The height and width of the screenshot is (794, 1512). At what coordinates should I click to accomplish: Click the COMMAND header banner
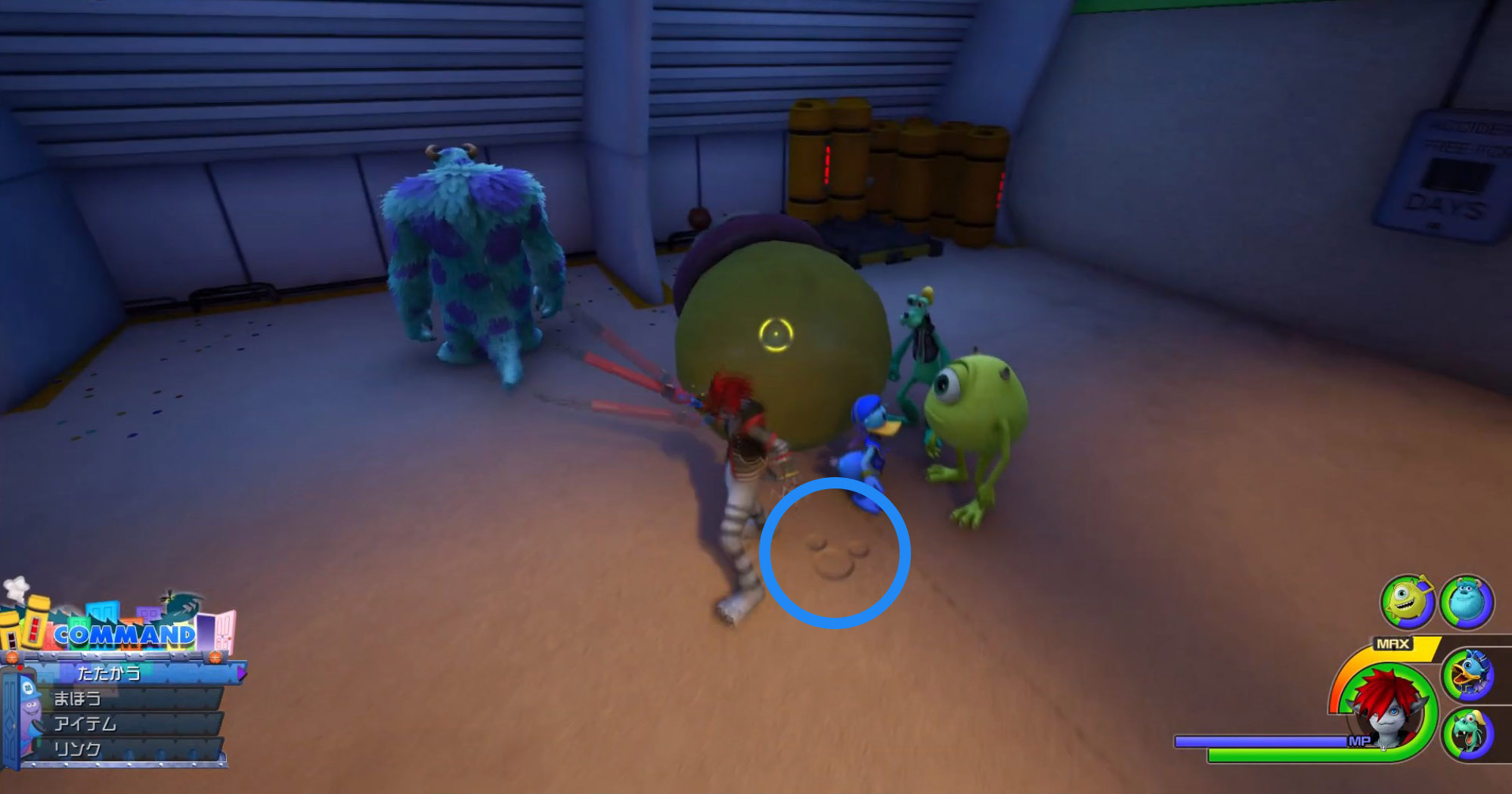(x=125, y=634)
